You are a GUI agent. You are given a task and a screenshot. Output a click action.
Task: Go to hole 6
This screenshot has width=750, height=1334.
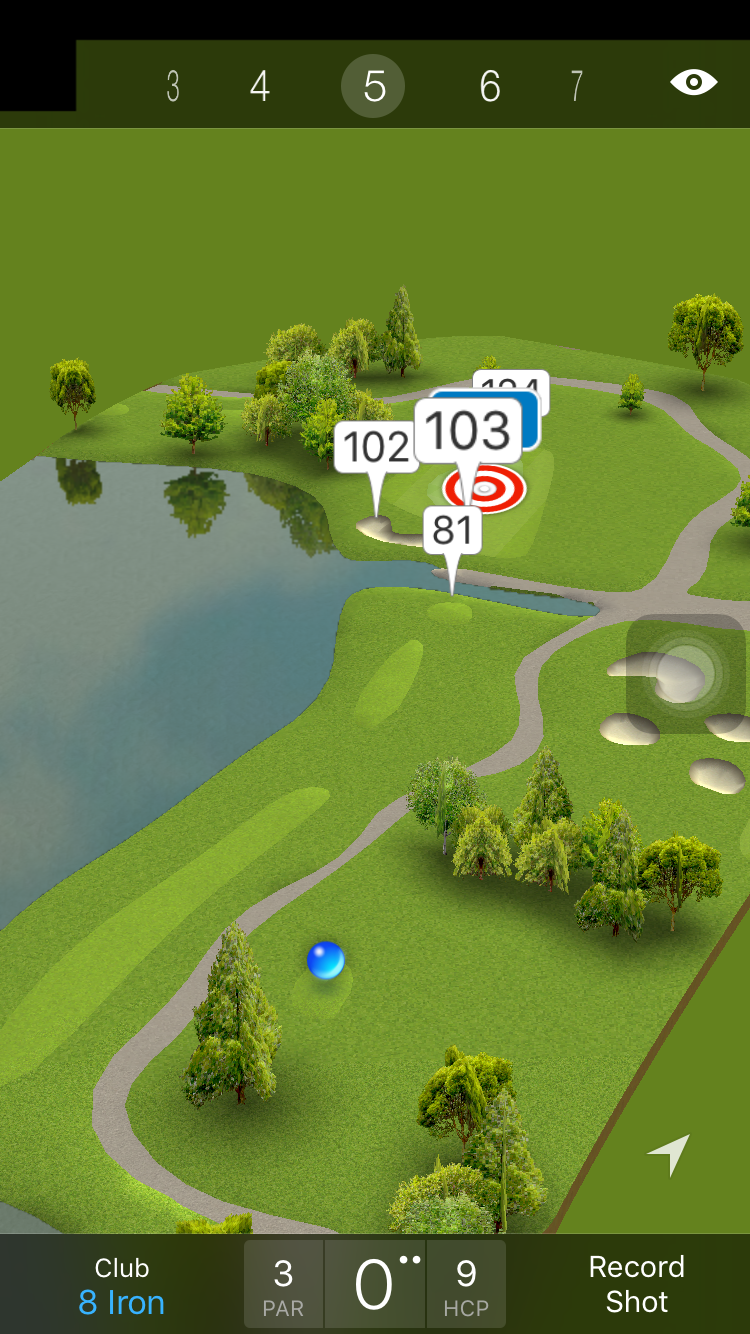pos(489,87)
